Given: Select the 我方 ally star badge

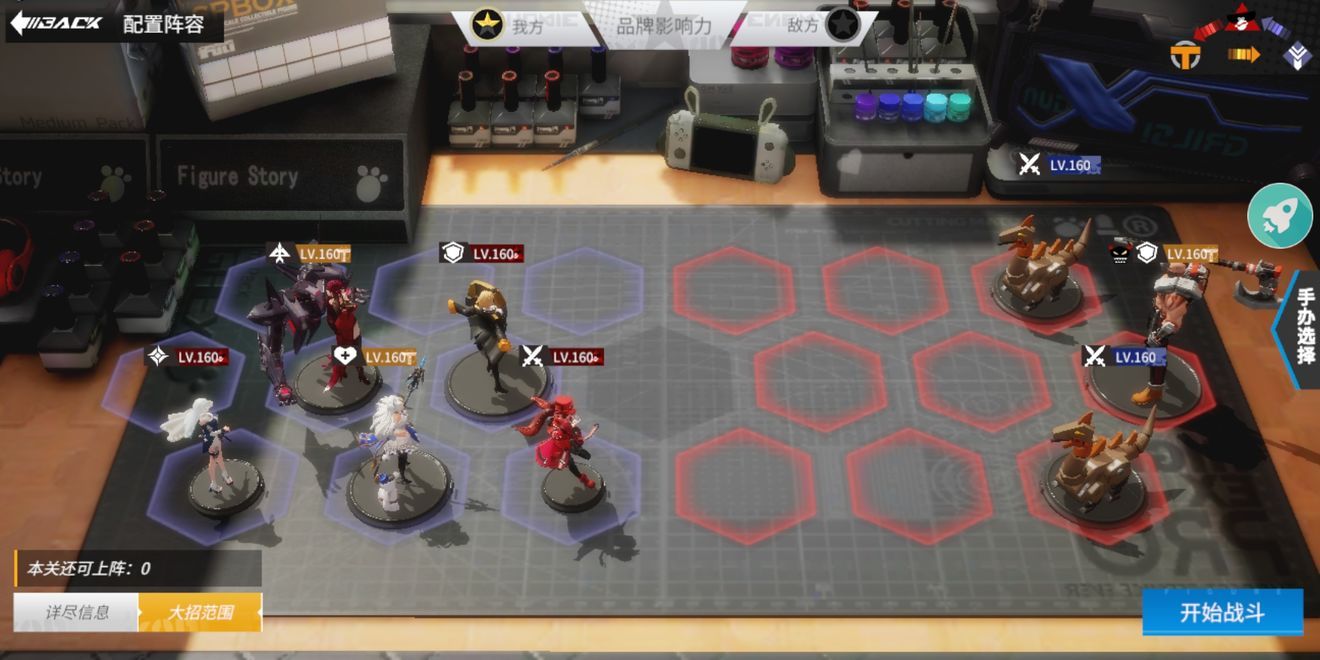Looking at the screenshot, I should [x=488, y=25].
